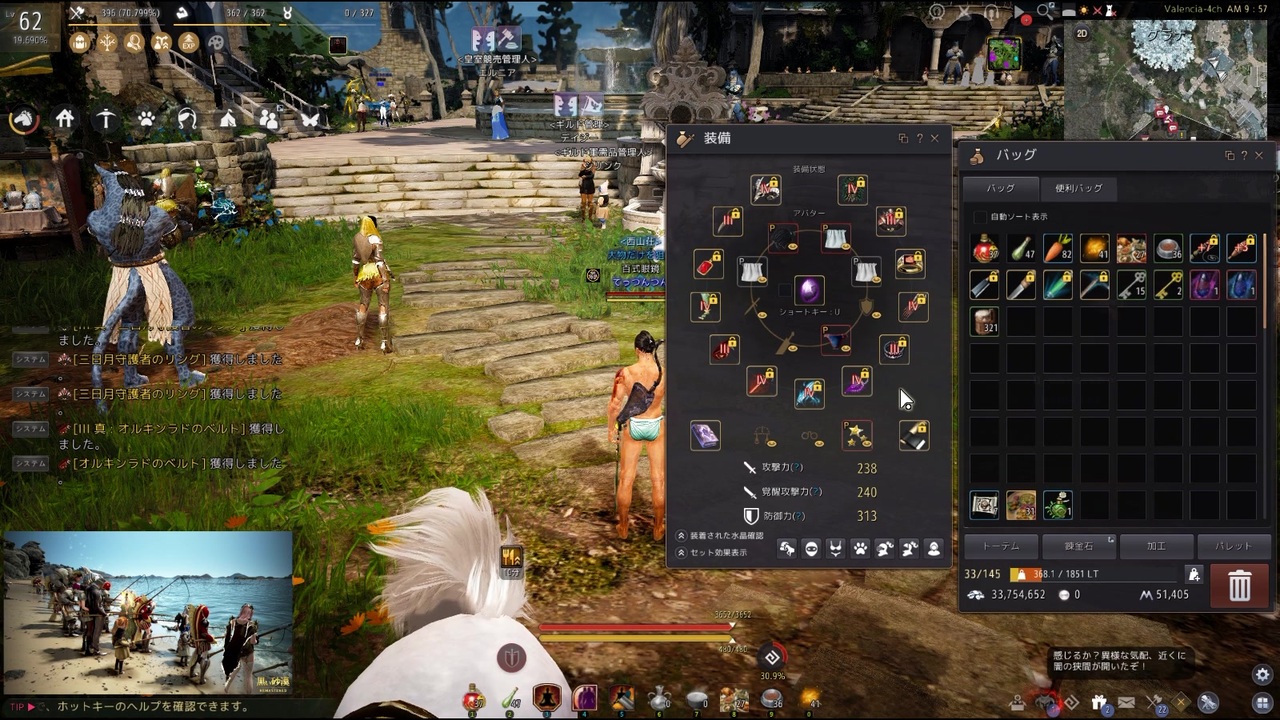The height and width of the screenshot is (720, 1280).
Task: Select the purple book equipment slot
Action: point(705,435)
